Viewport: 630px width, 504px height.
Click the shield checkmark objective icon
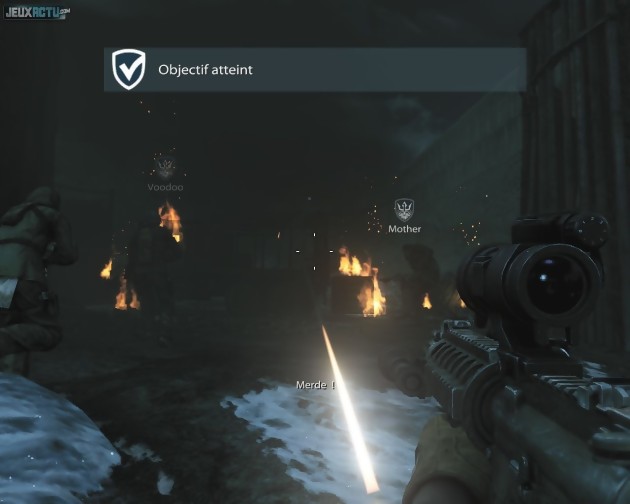[128, 70]
